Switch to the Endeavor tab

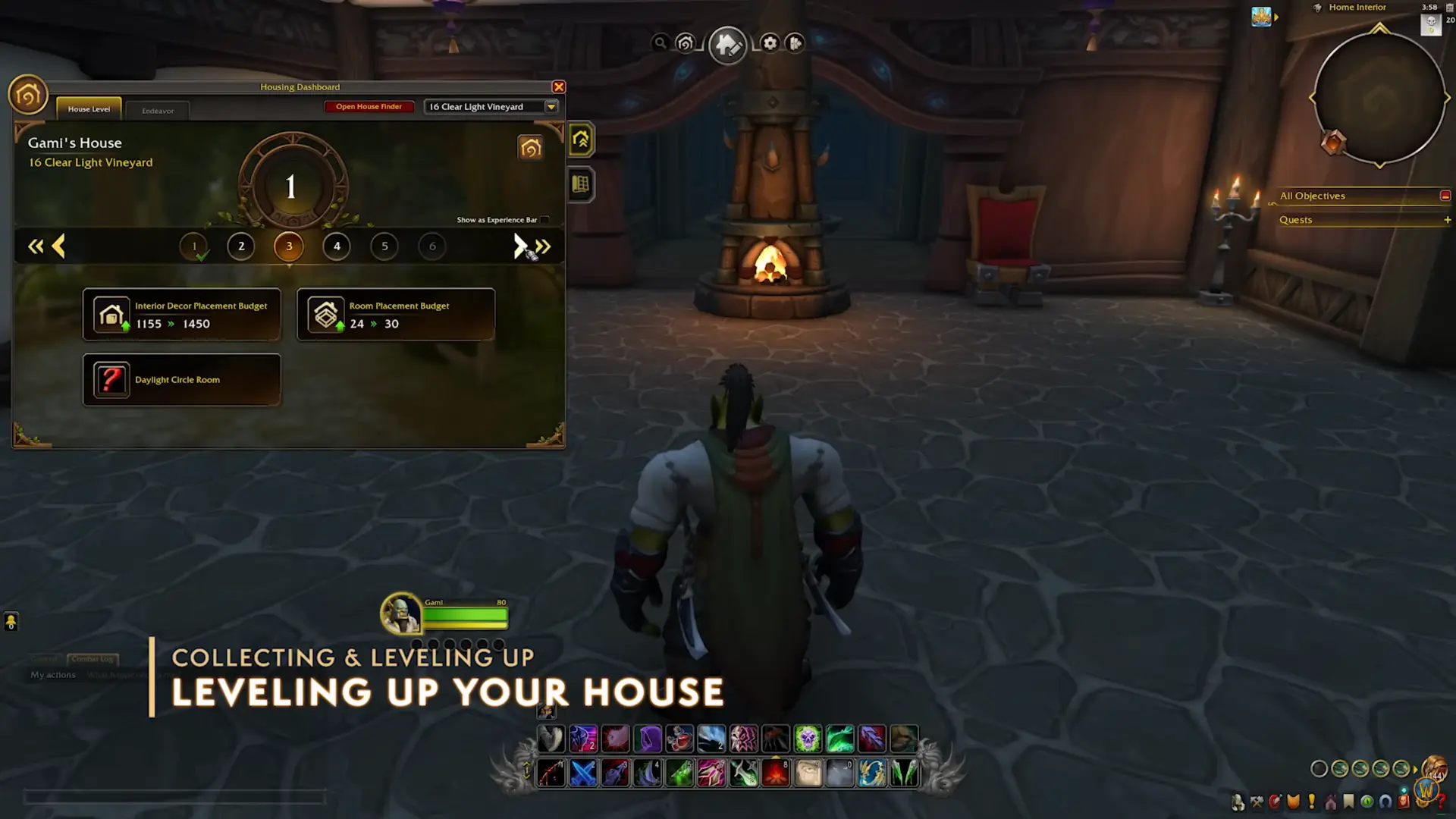pos(158,111)
